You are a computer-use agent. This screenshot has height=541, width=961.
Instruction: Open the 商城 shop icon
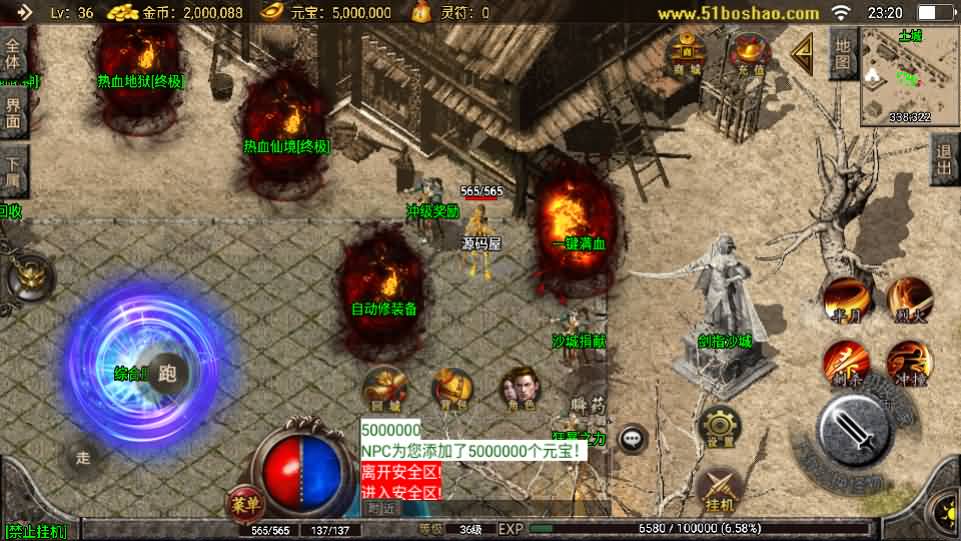coord(686,53)
